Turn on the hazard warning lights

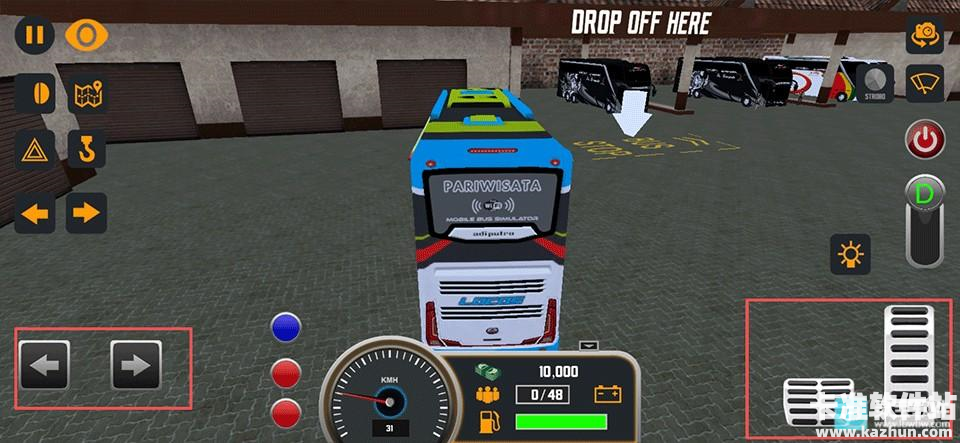click(34, 152)
